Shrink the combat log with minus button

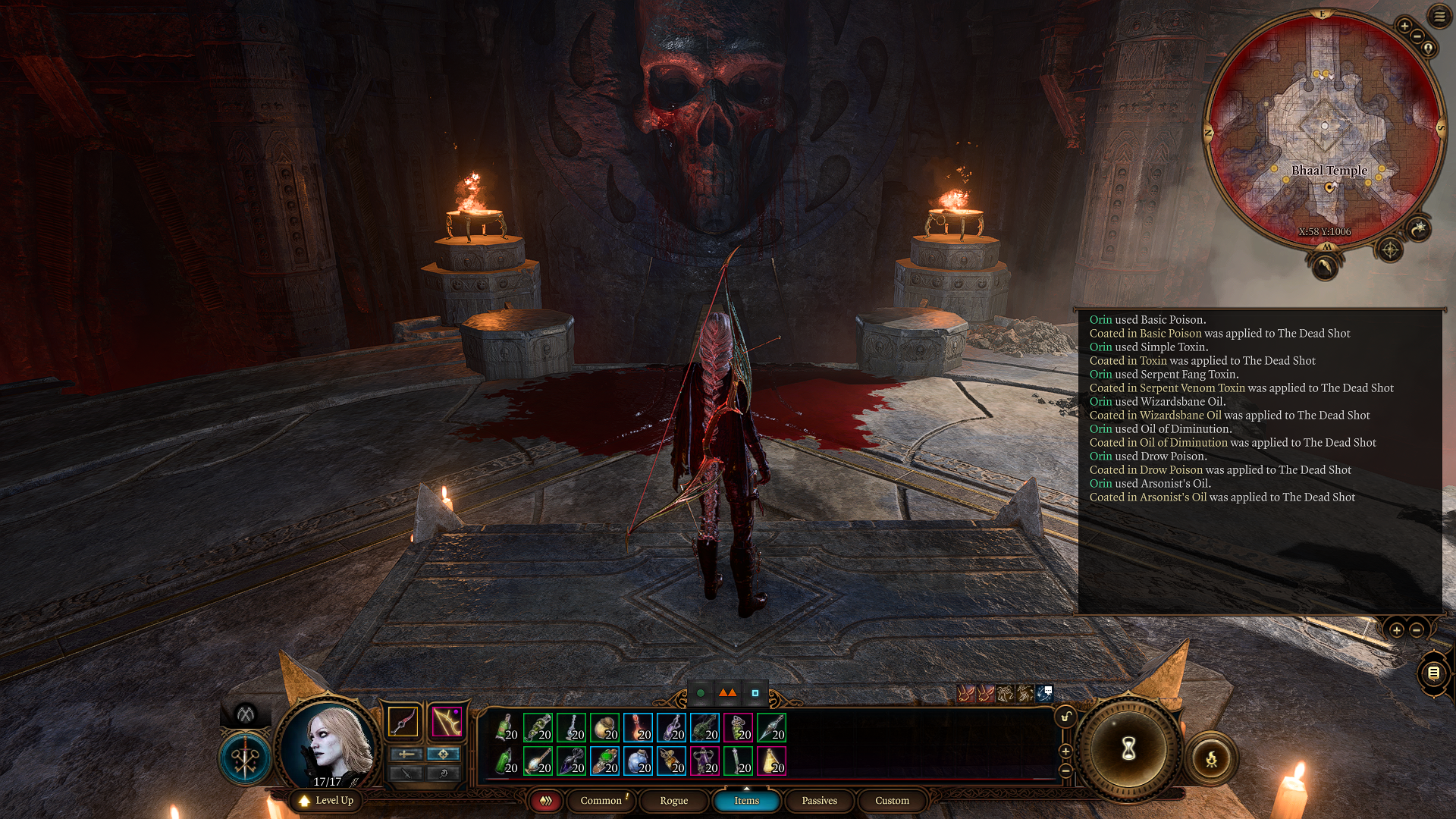[x=1416, y=630]
